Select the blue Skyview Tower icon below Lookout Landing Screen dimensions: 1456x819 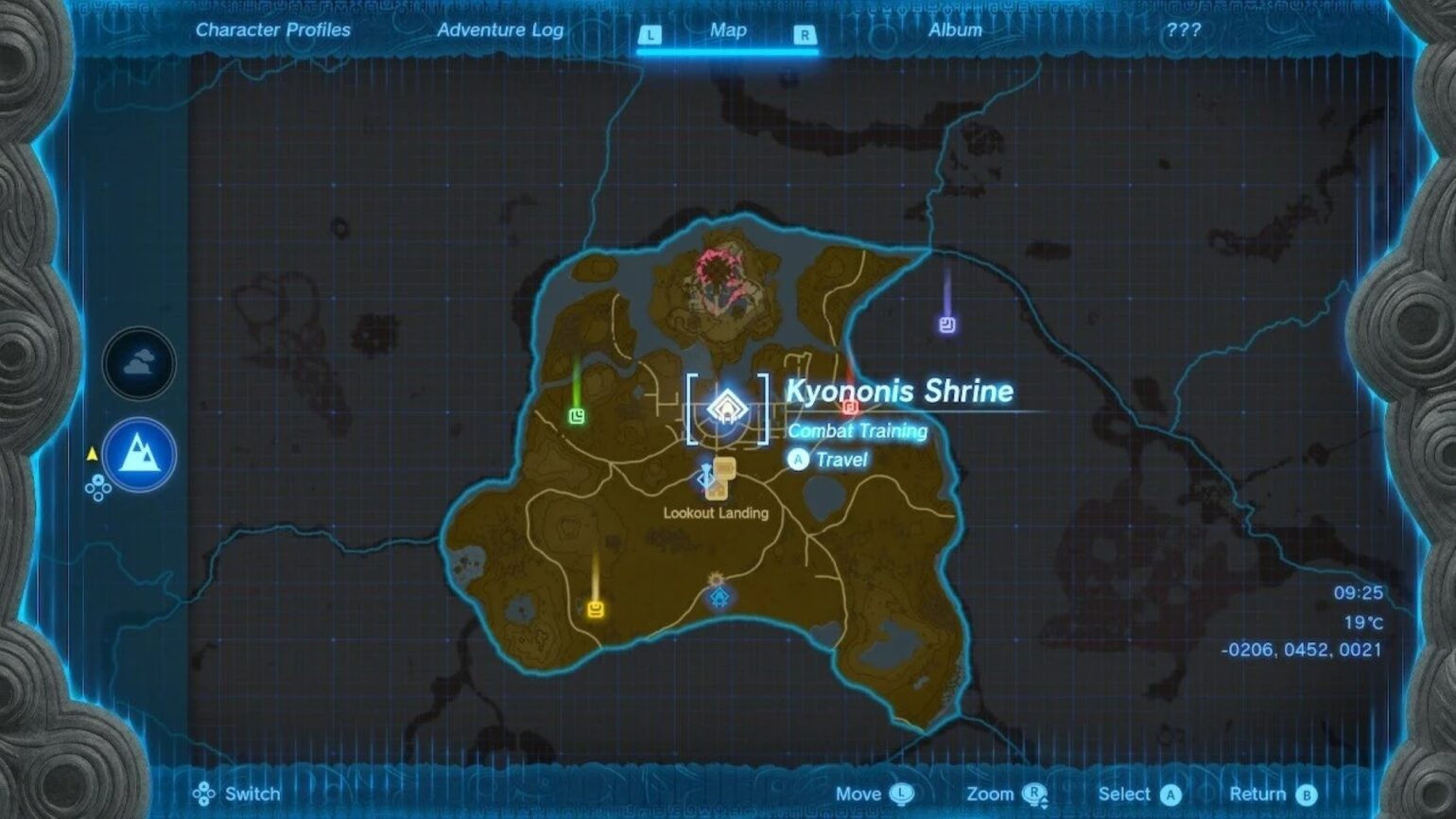pyautogui.click(x=720, y=598)
